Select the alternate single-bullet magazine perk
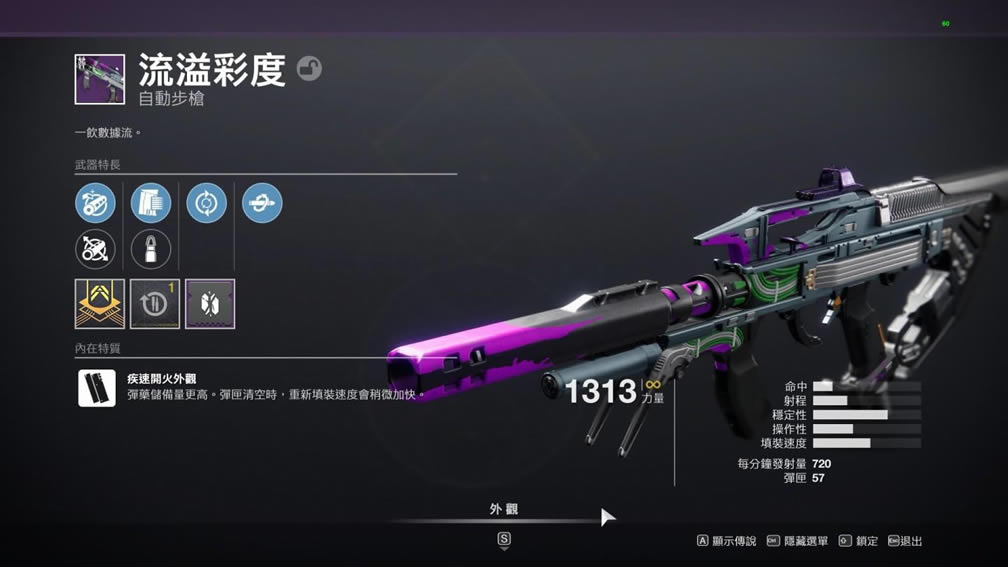The height and width of the screenshot is (567, 1008). pyautogui.click(x=151, y=249)
